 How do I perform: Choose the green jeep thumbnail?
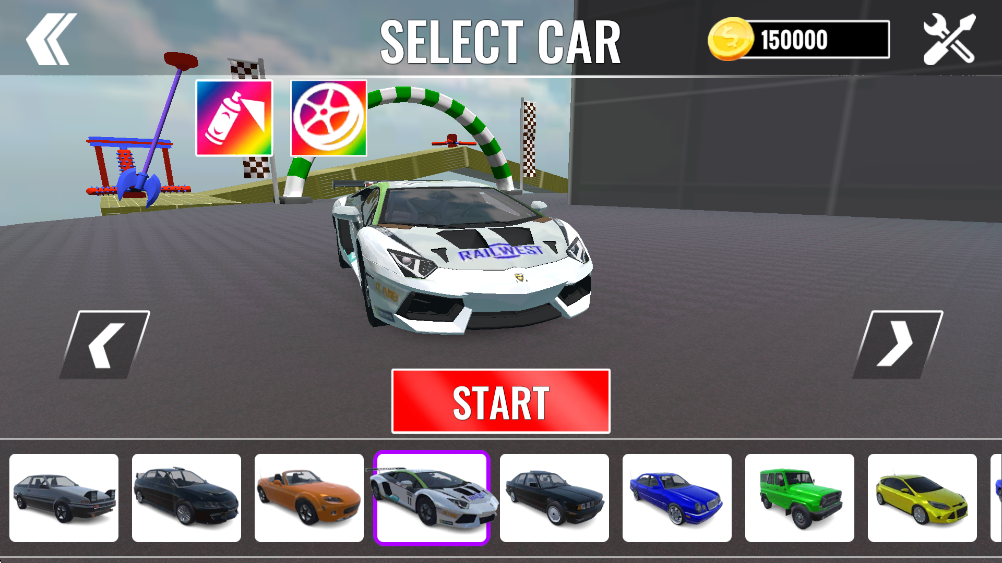point(800,498)
